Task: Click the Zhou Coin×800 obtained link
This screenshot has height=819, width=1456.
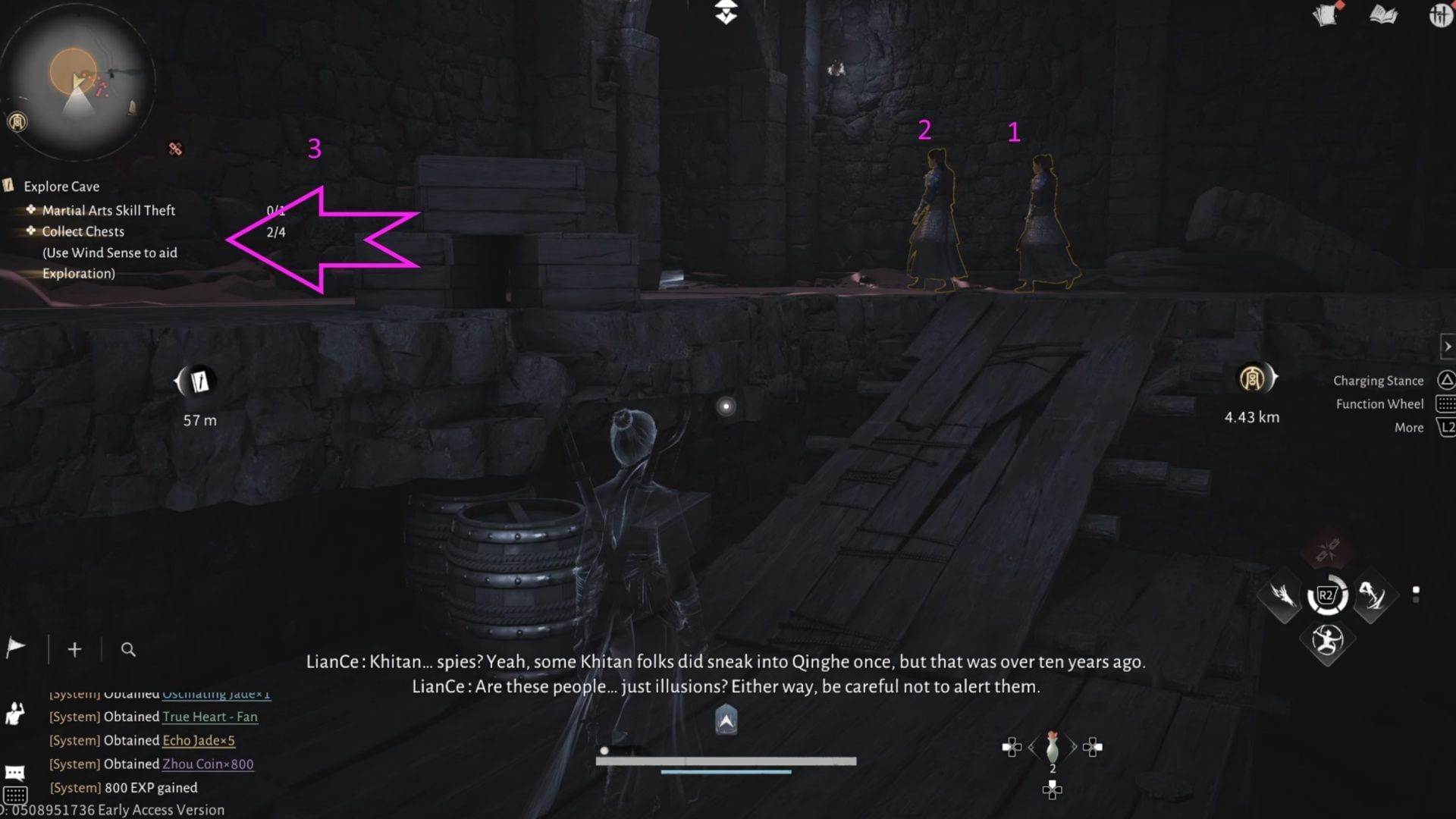Action: pos(207,764)
